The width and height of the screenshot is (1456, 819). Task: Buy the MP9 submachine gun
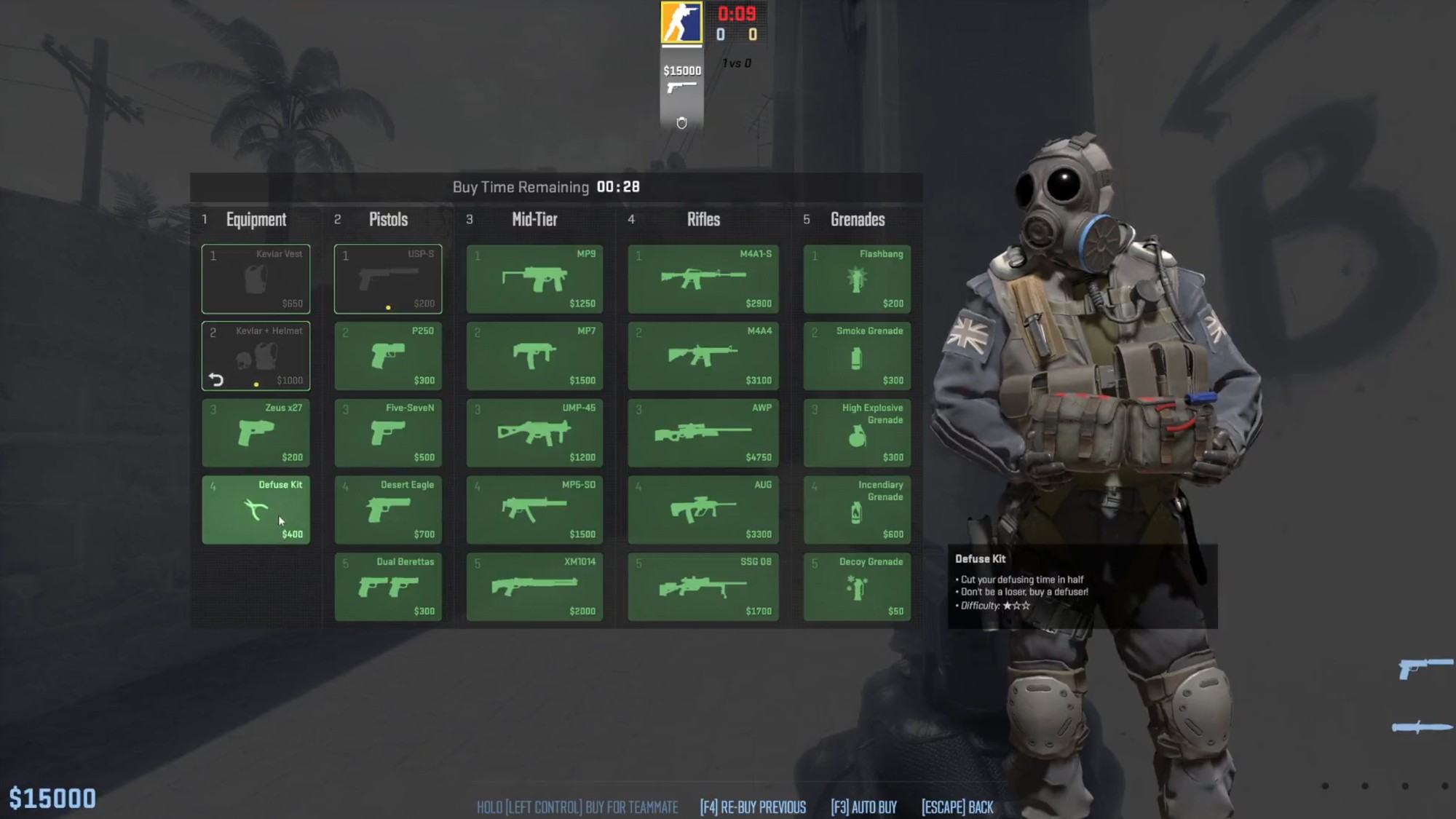tap(535, 279)
